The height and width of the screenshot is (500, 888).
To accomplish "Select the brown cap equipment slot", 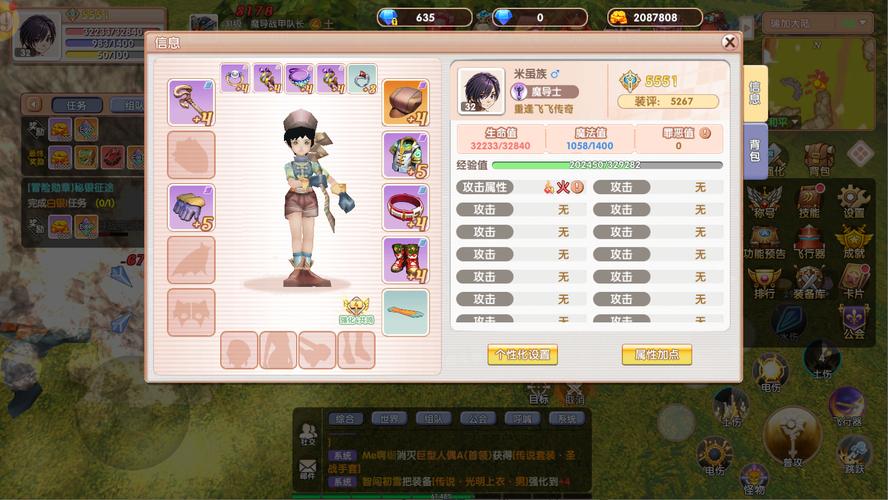I will [x=405, y=102].
